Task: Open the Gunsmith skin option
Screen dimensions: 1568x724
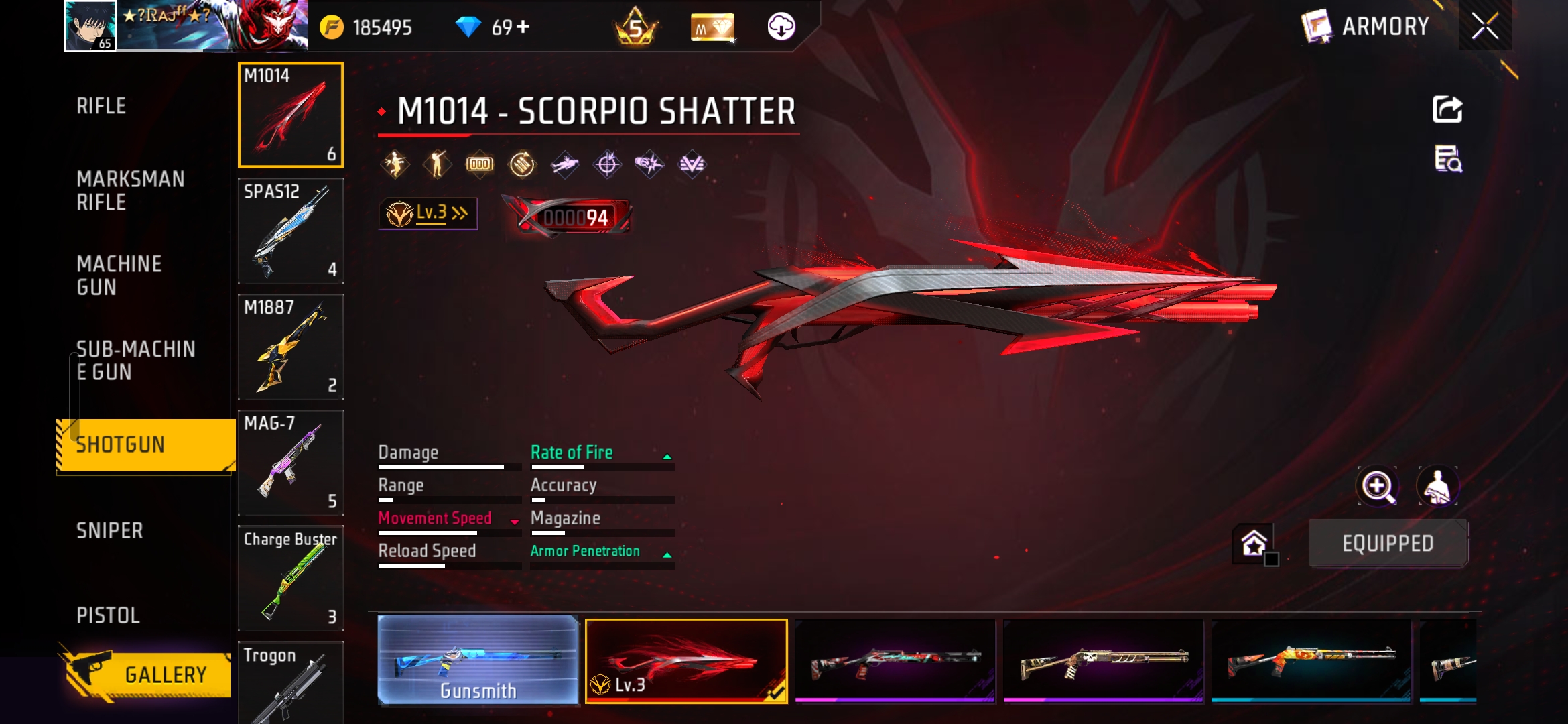Action: click(x=478, y=660)
